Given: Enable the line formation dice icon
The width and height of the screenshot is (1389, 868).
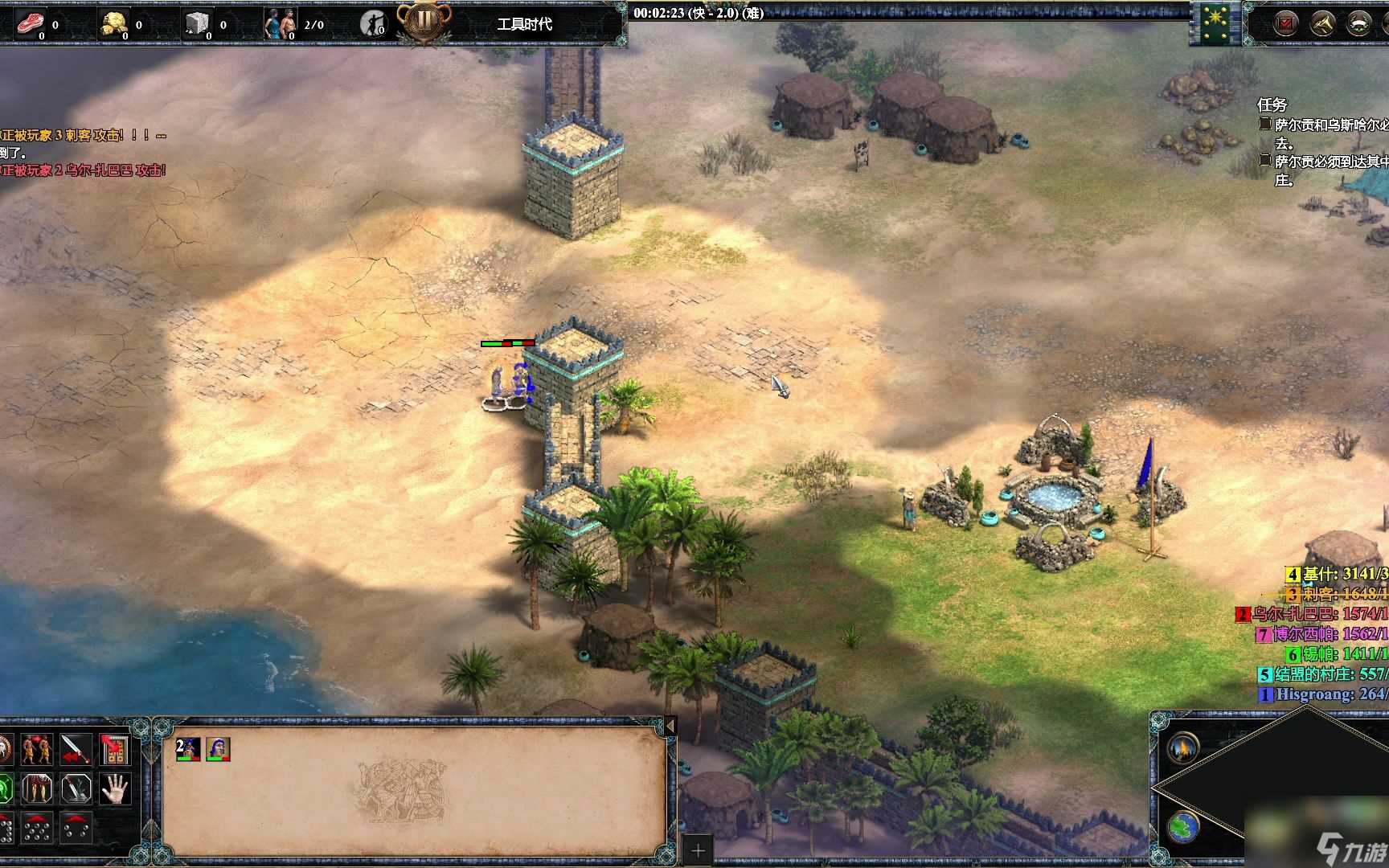Looking at the screenshot, I should coord(6,829).
